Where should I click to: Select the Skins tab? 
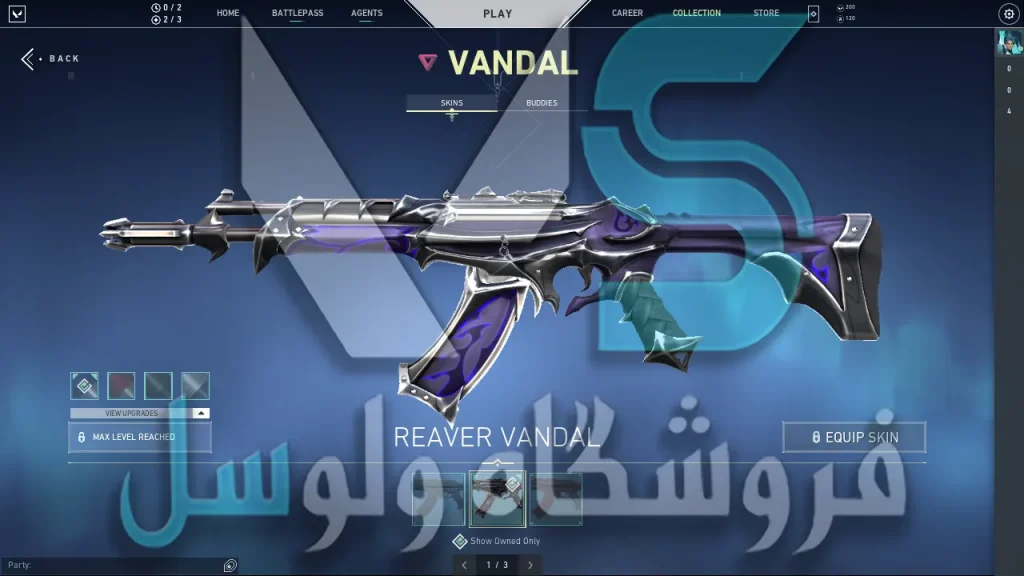pyautogui.click(x=452, y=103)
